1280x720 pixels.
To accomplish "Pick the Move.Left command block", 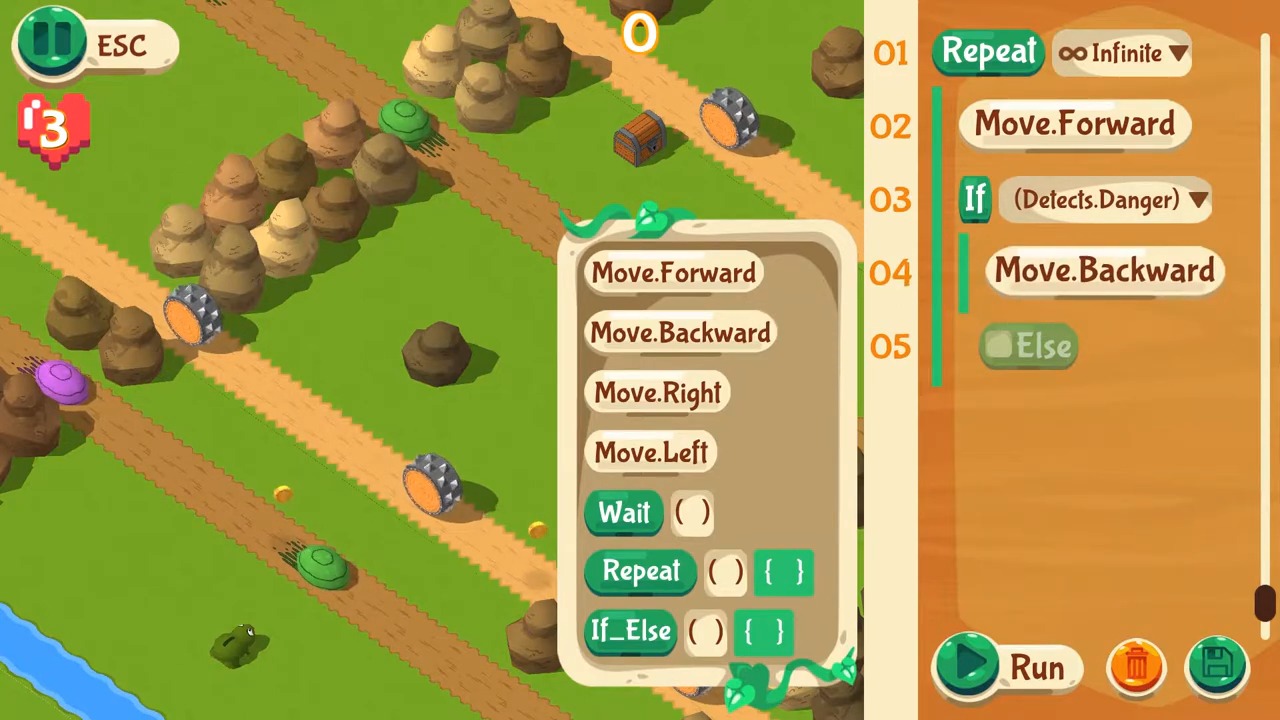I will (651, 453).
